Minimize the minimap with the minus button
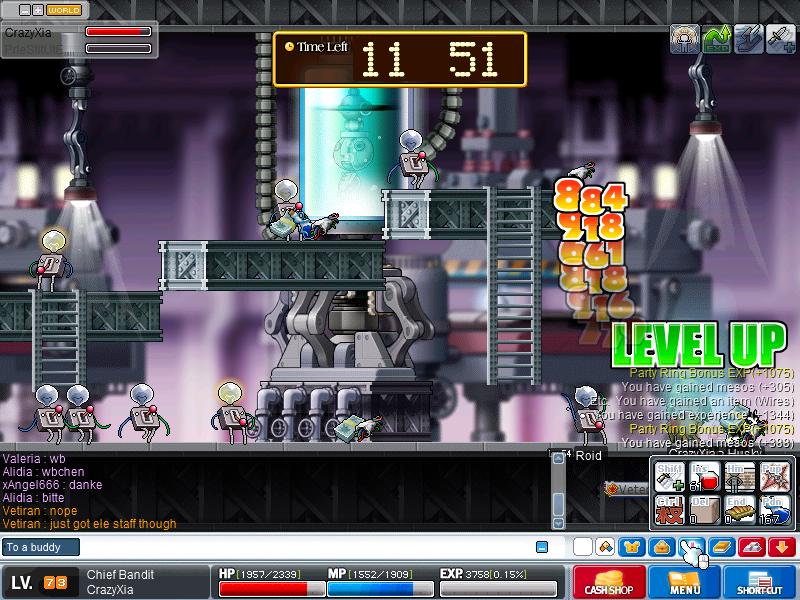The height and width of the screenshot is (600, 800). click(23, 10)
